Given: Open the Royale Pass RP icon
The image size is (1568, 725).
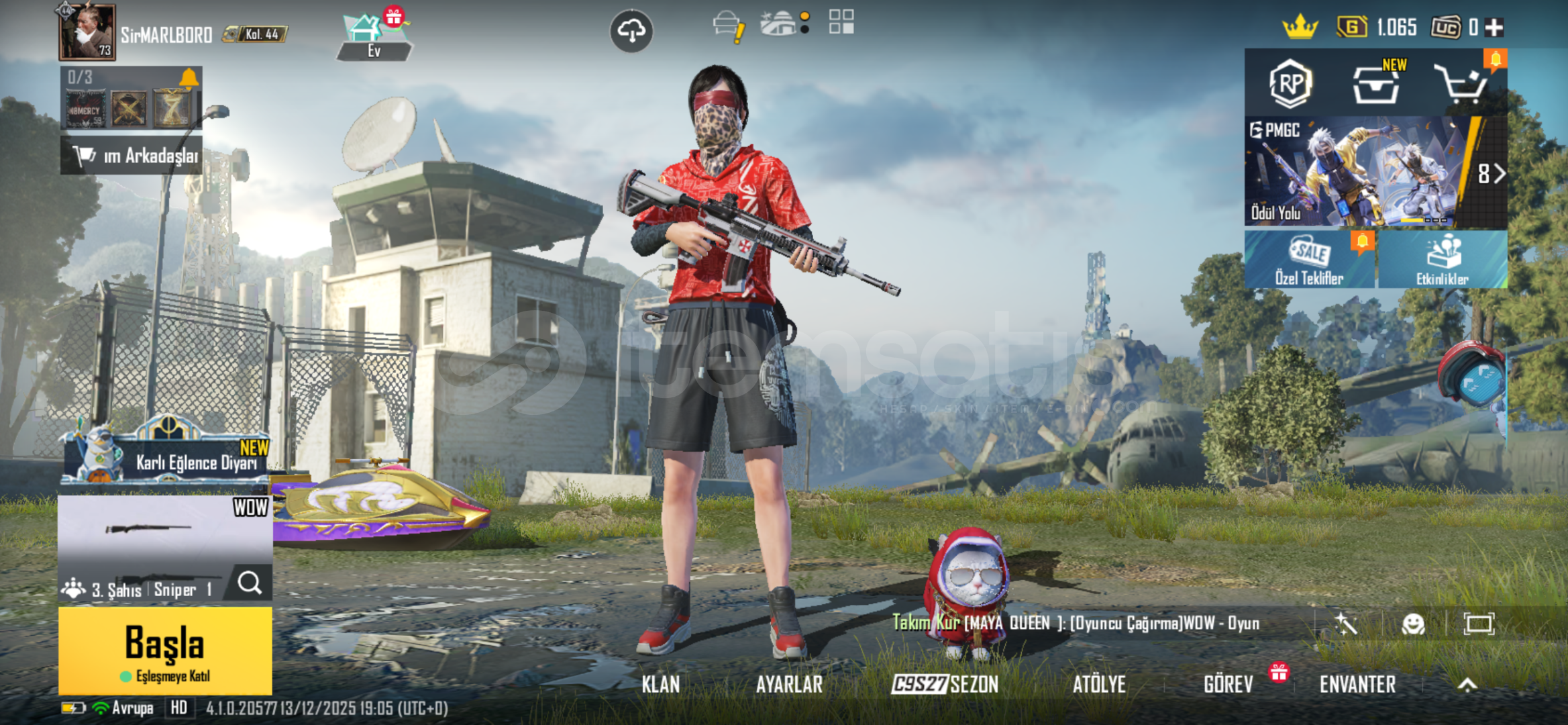Looking at the screenshot, I should pyautogui.click(x=1290, y=84).
